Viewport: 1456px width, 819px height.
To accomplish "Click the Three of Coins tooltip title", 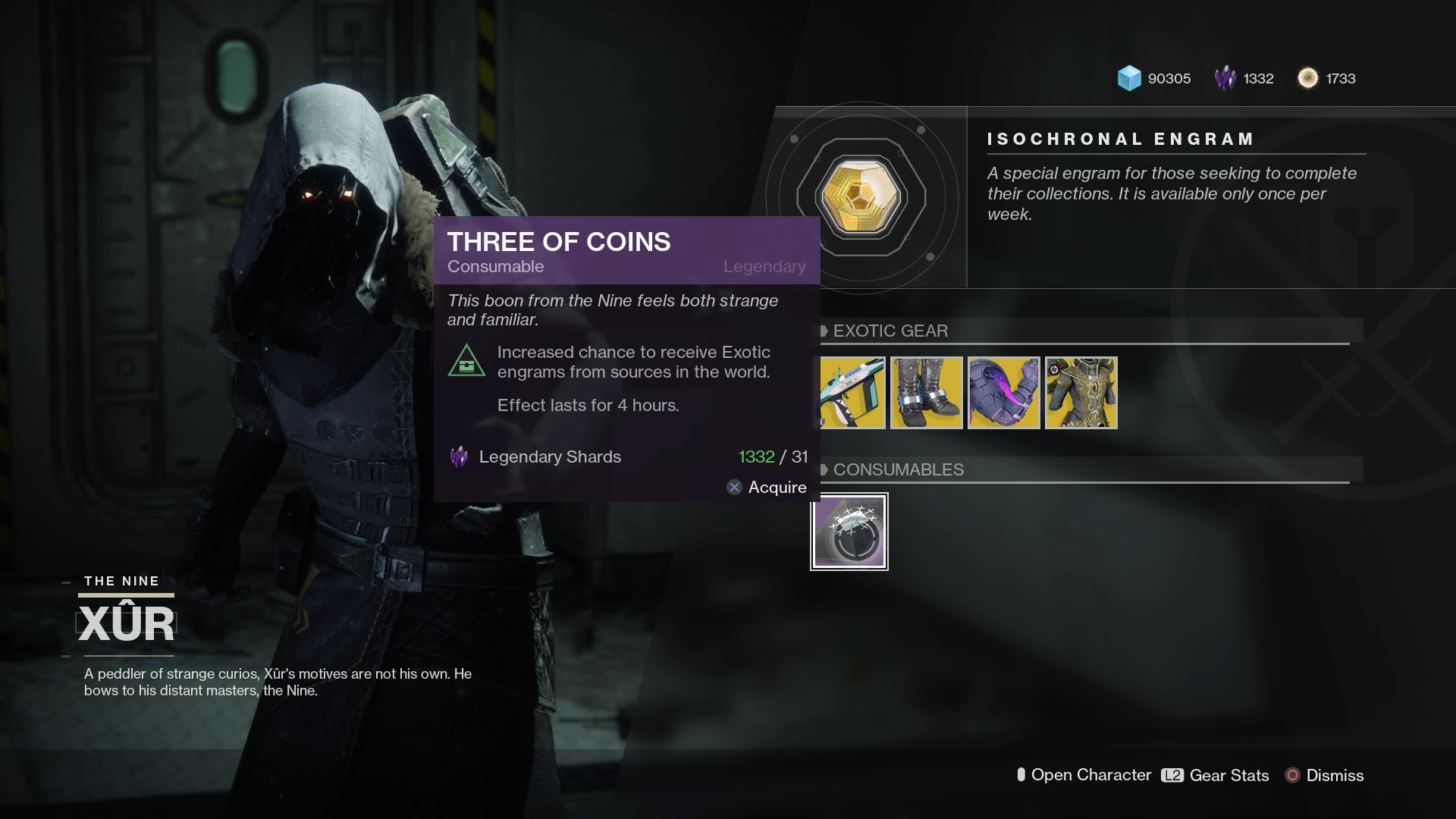I will coord(559,241).
